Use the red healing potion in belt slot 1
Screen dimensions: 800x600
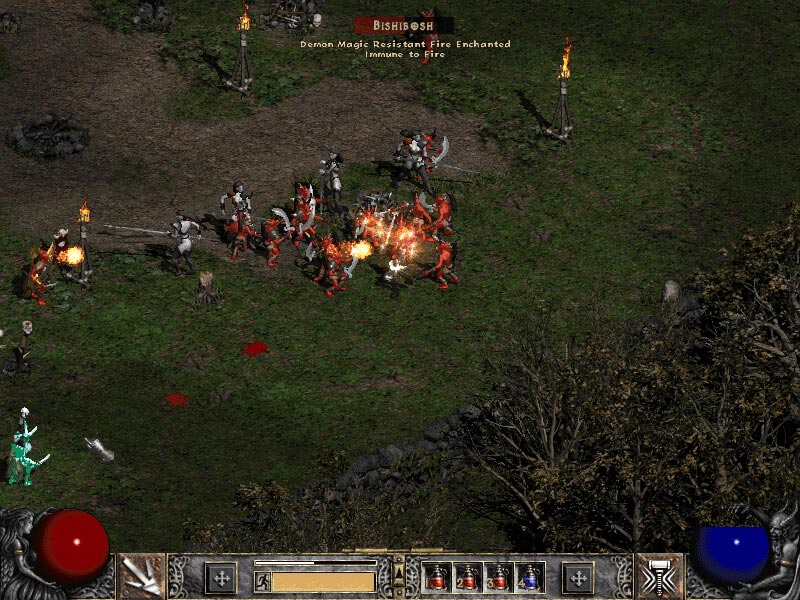[x=437, y=577]
